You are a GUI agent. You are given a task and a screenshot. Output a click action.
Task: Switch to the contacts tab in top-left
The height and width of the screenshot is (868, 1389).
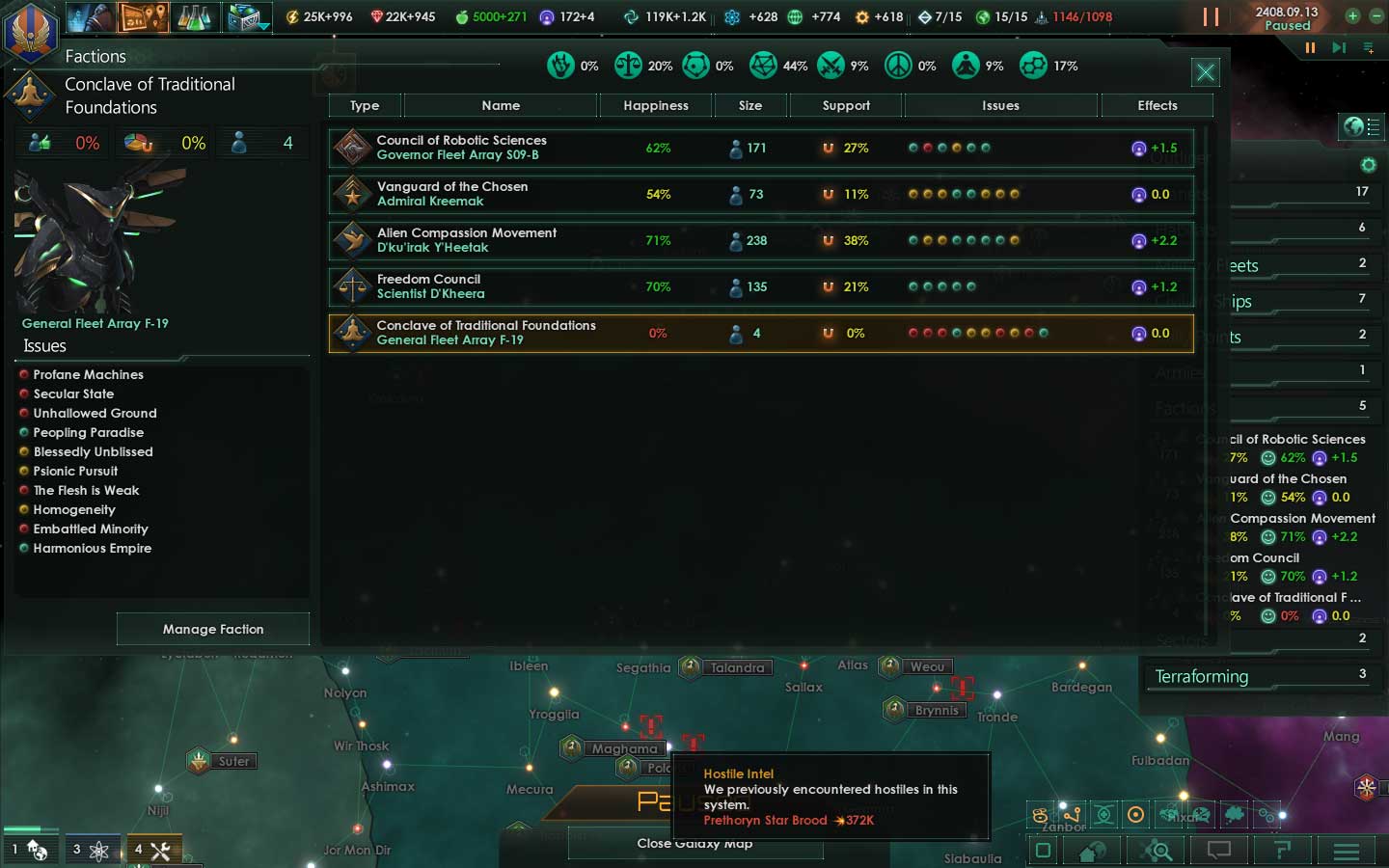point(87,16)
